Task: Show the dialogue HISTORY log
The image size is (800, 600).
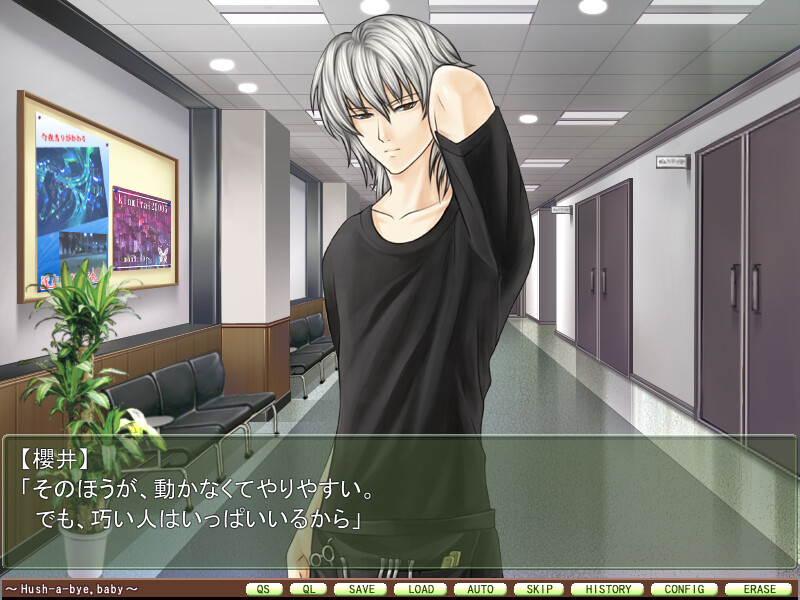Action: coord(608,589)
